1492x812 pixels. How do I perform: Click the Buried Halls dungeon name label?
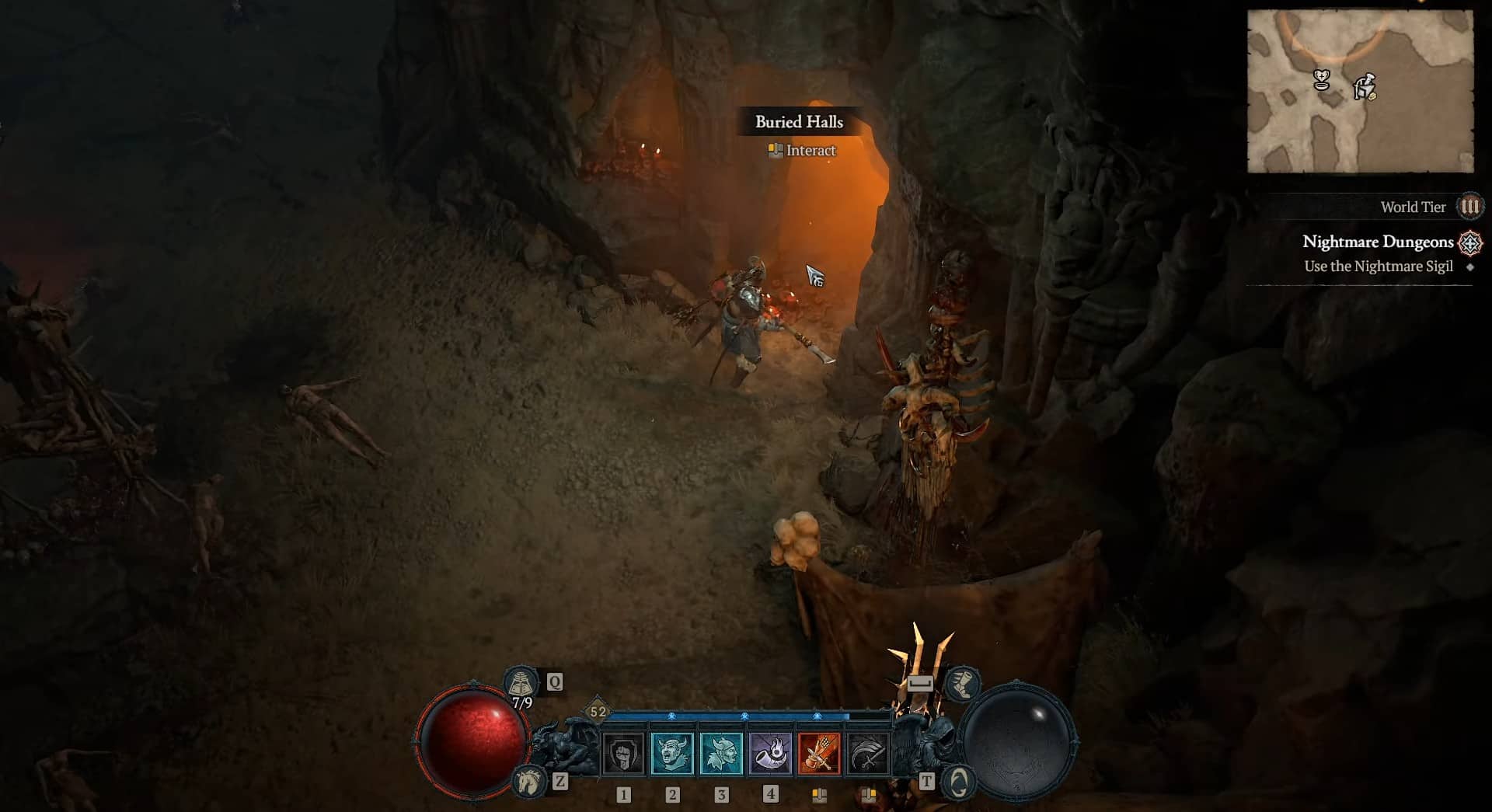(x=800, y=121)
